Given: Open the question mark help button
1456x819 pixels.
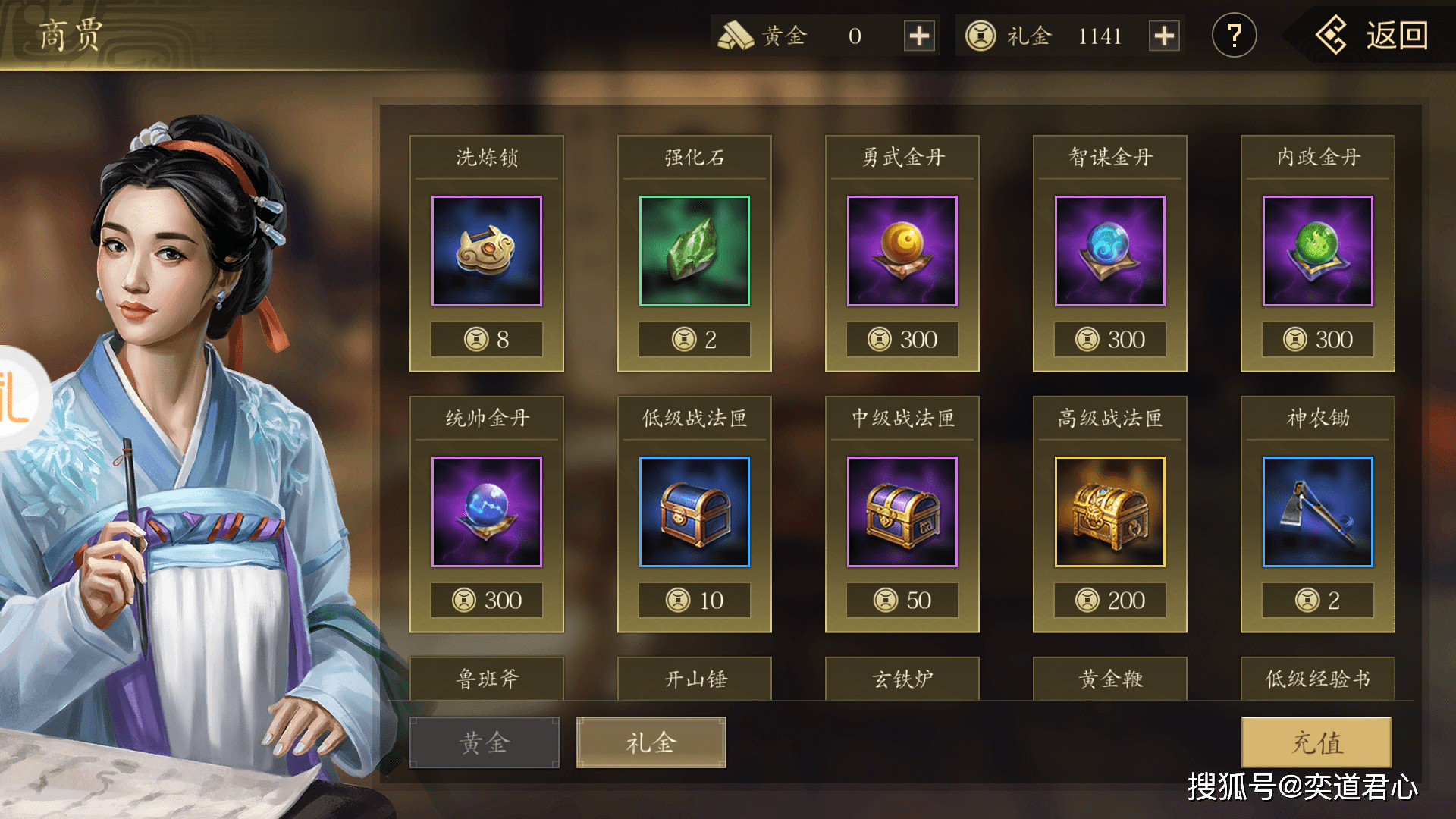Looking at the screenshot, I should pos(1234,36).
